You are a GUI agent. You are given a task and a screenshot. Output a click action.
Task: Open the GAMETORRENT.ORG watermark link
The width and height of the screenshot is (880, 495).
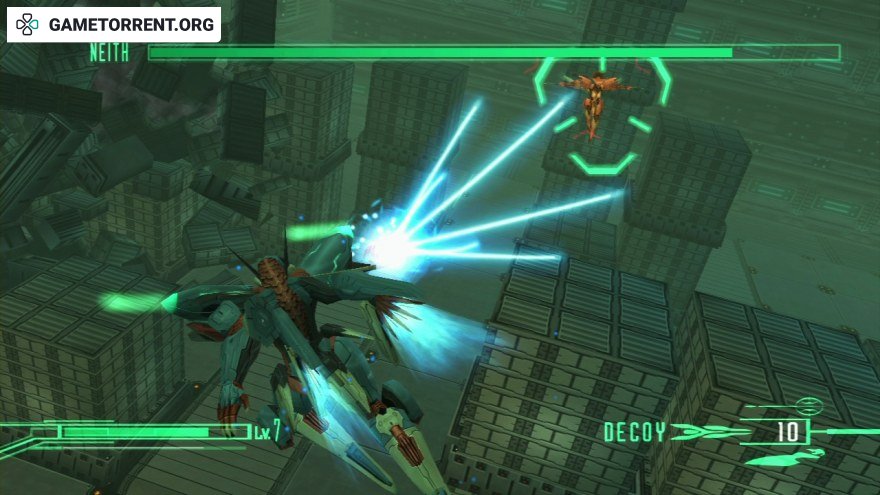click(114, 25)
